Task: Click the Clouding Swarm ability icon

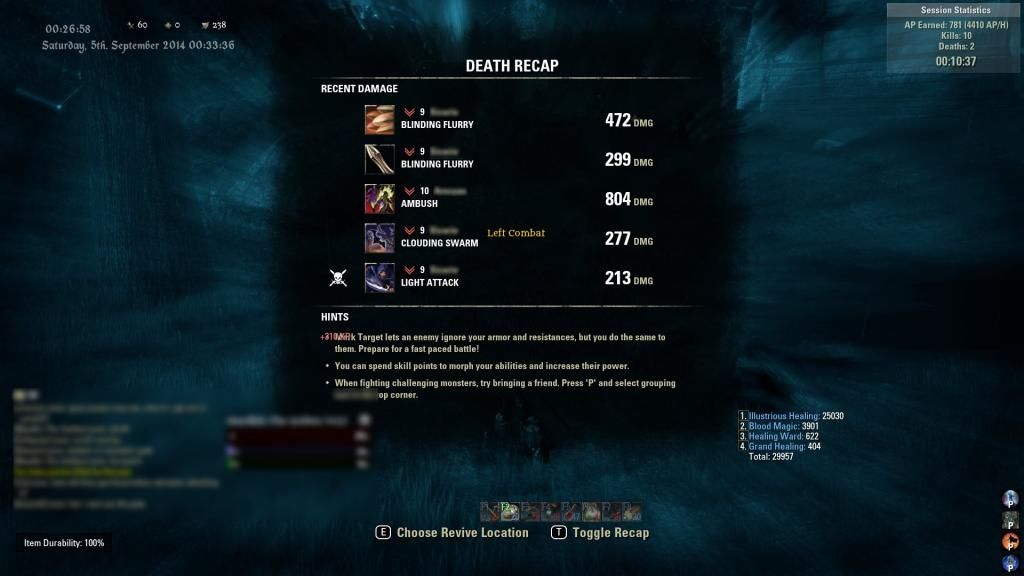Action: 379,237
